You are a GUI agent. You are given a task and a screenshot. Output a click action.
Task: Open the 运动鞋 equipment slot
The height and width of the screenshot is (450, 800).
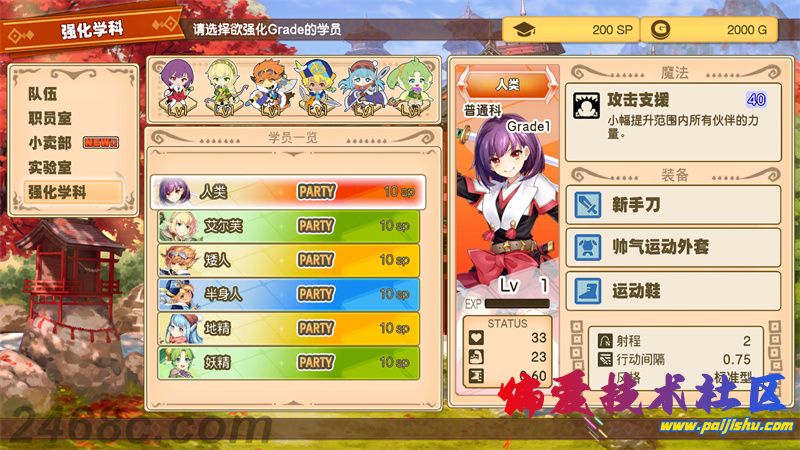672,291
